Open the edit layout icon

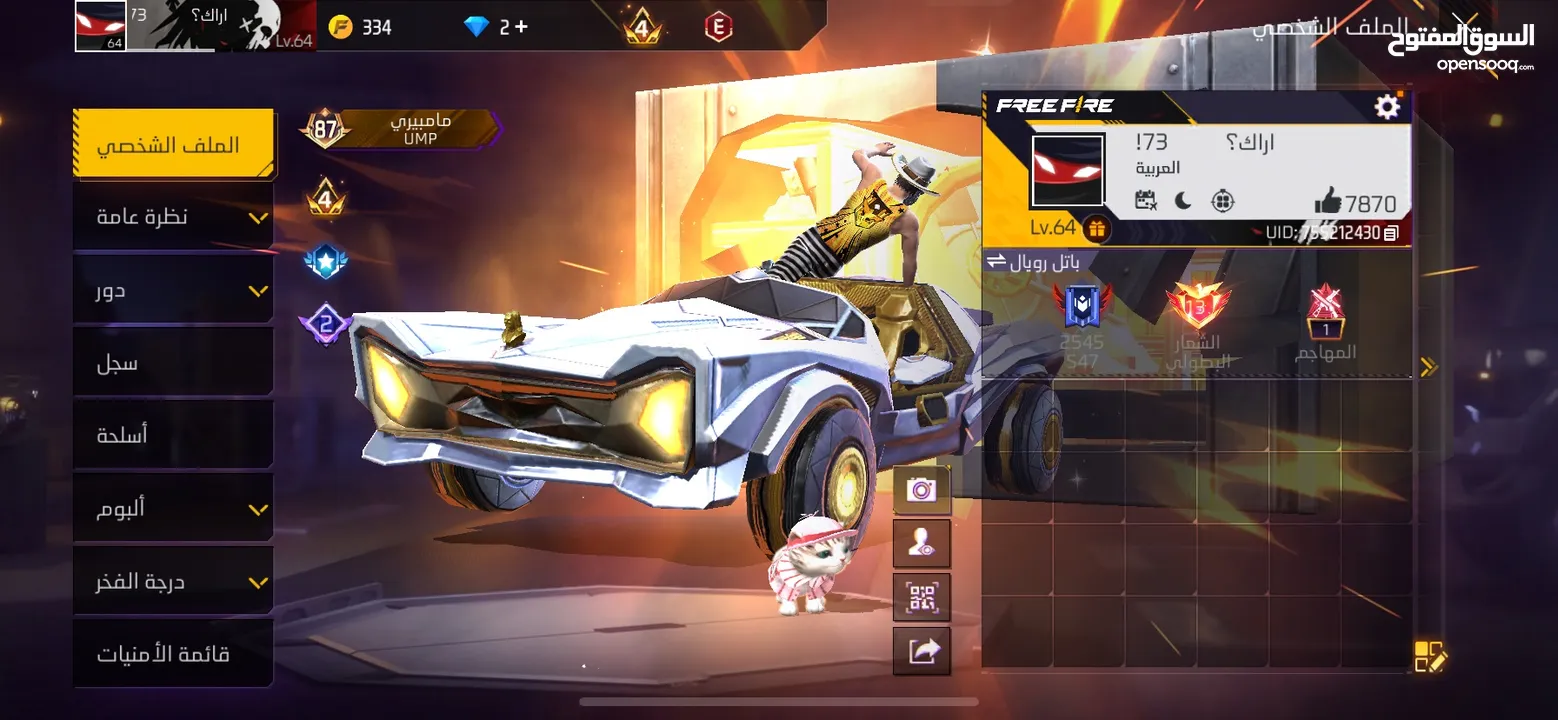pyautogui.click(x=1429, y=656)
